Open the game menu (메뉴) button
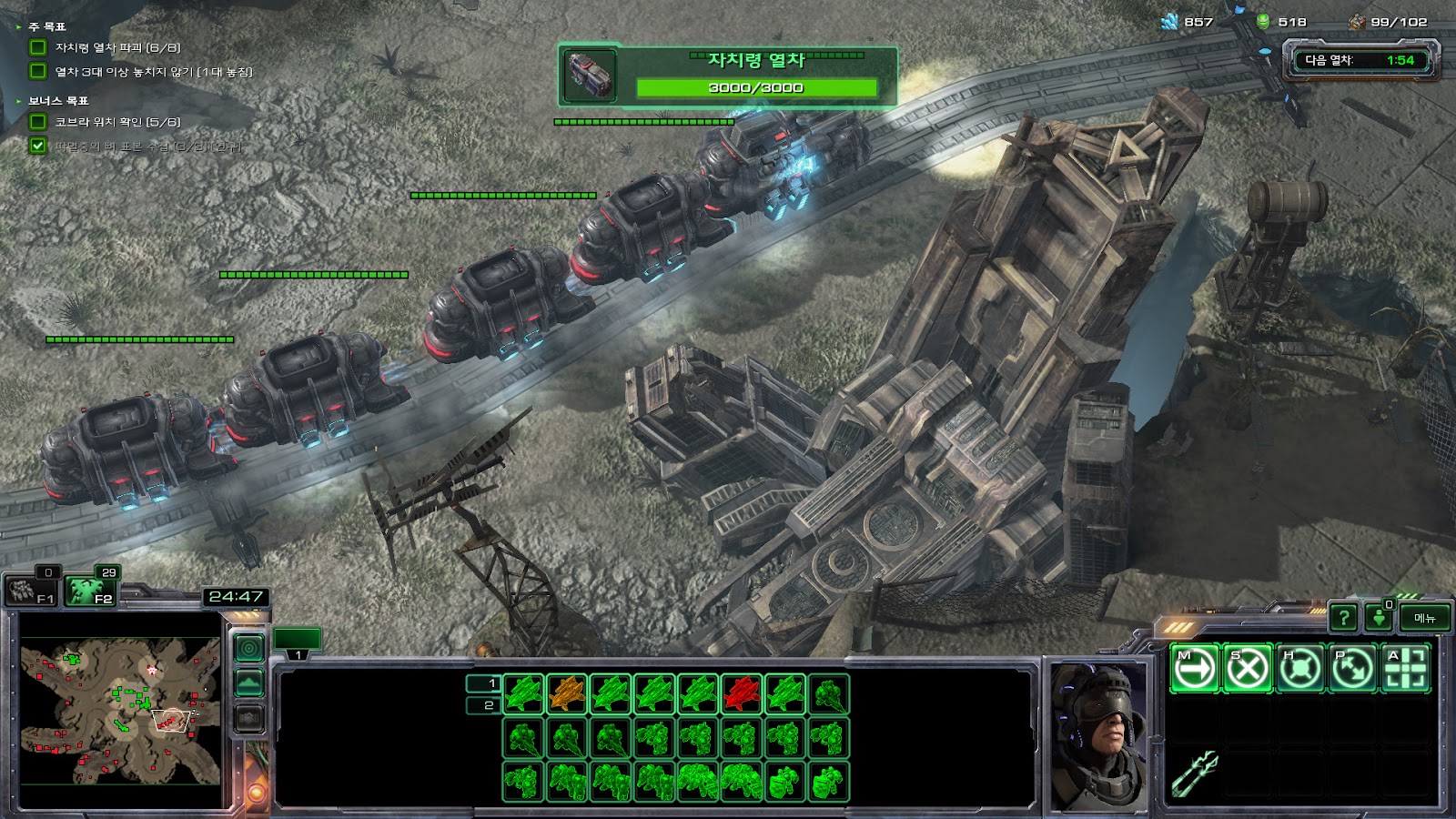Viewport: 1456px width, 819px height. 1424,619
